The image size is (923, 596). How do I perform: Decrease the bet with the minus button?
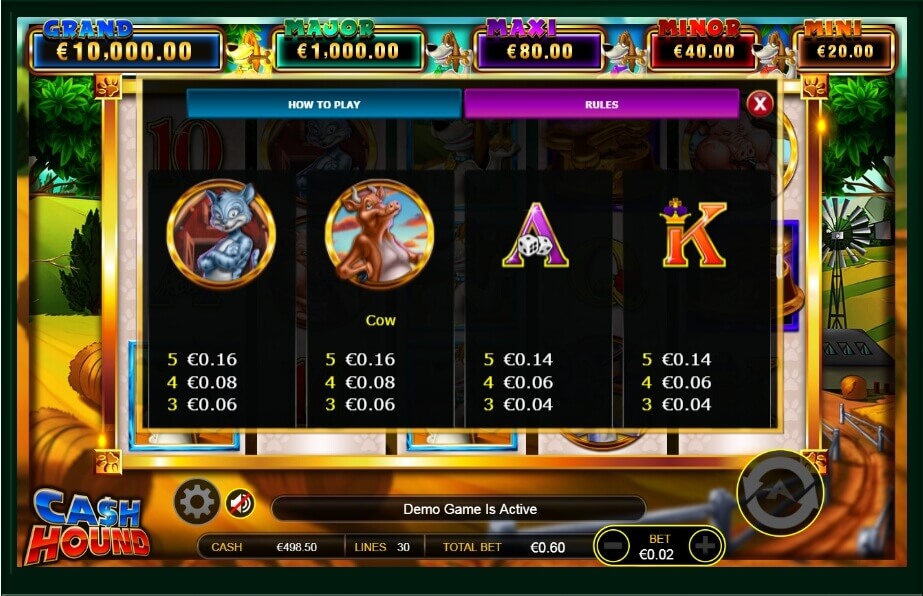coord(618,546)
